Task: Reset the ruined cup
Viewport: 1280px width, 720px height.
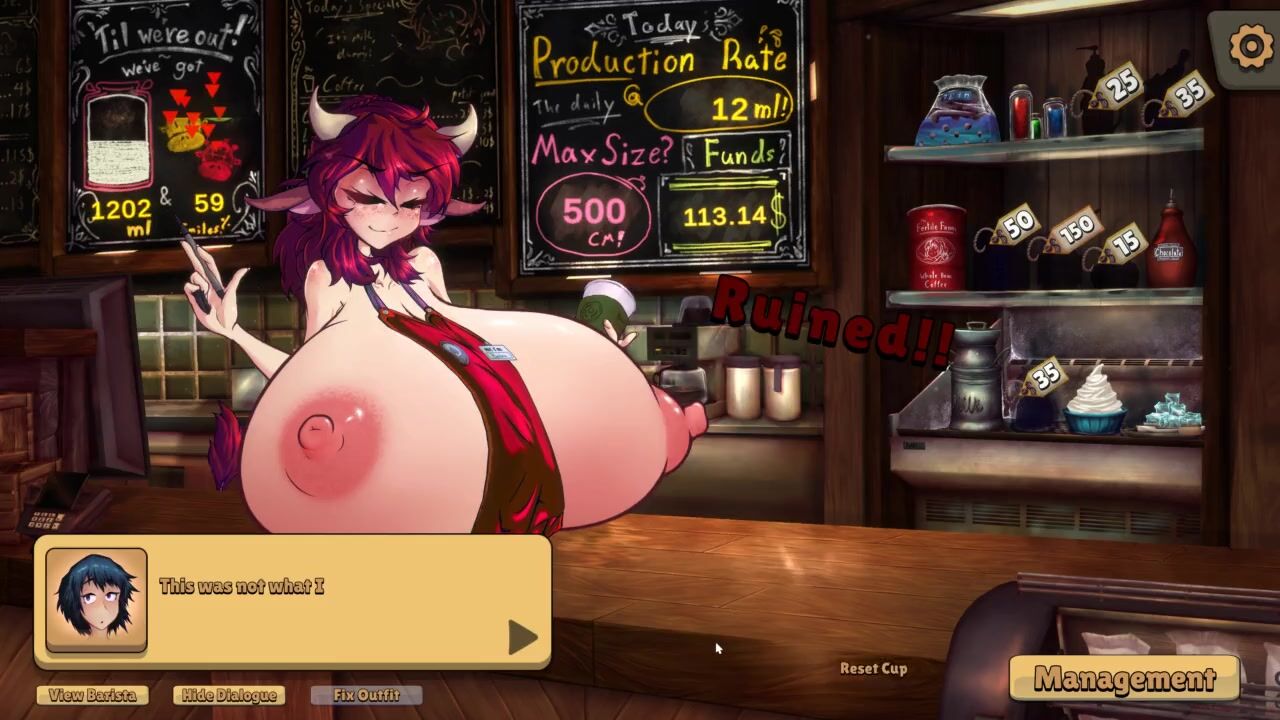Action: click(873, 668)
